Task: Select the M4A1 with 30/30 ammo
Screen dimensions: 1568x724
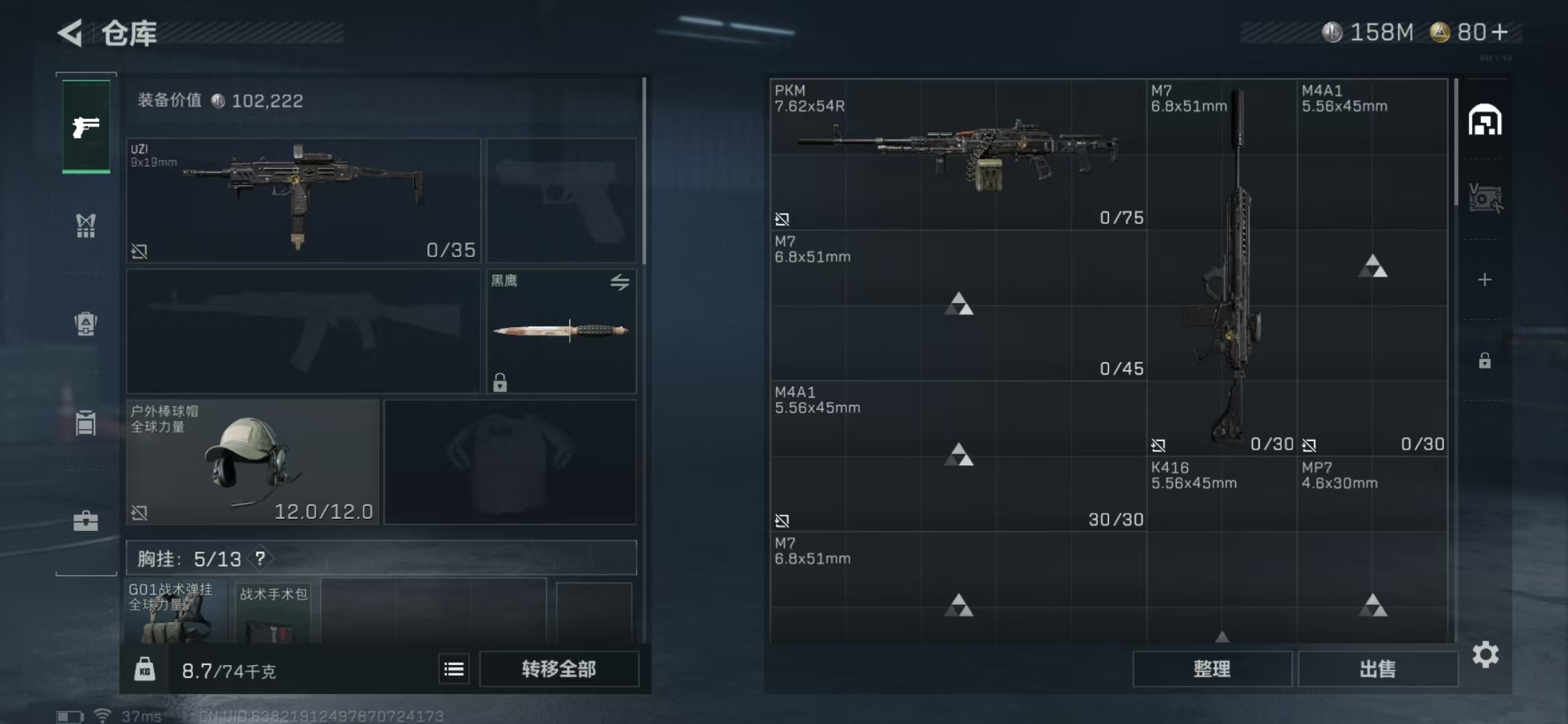Action: tap(958, 457)
